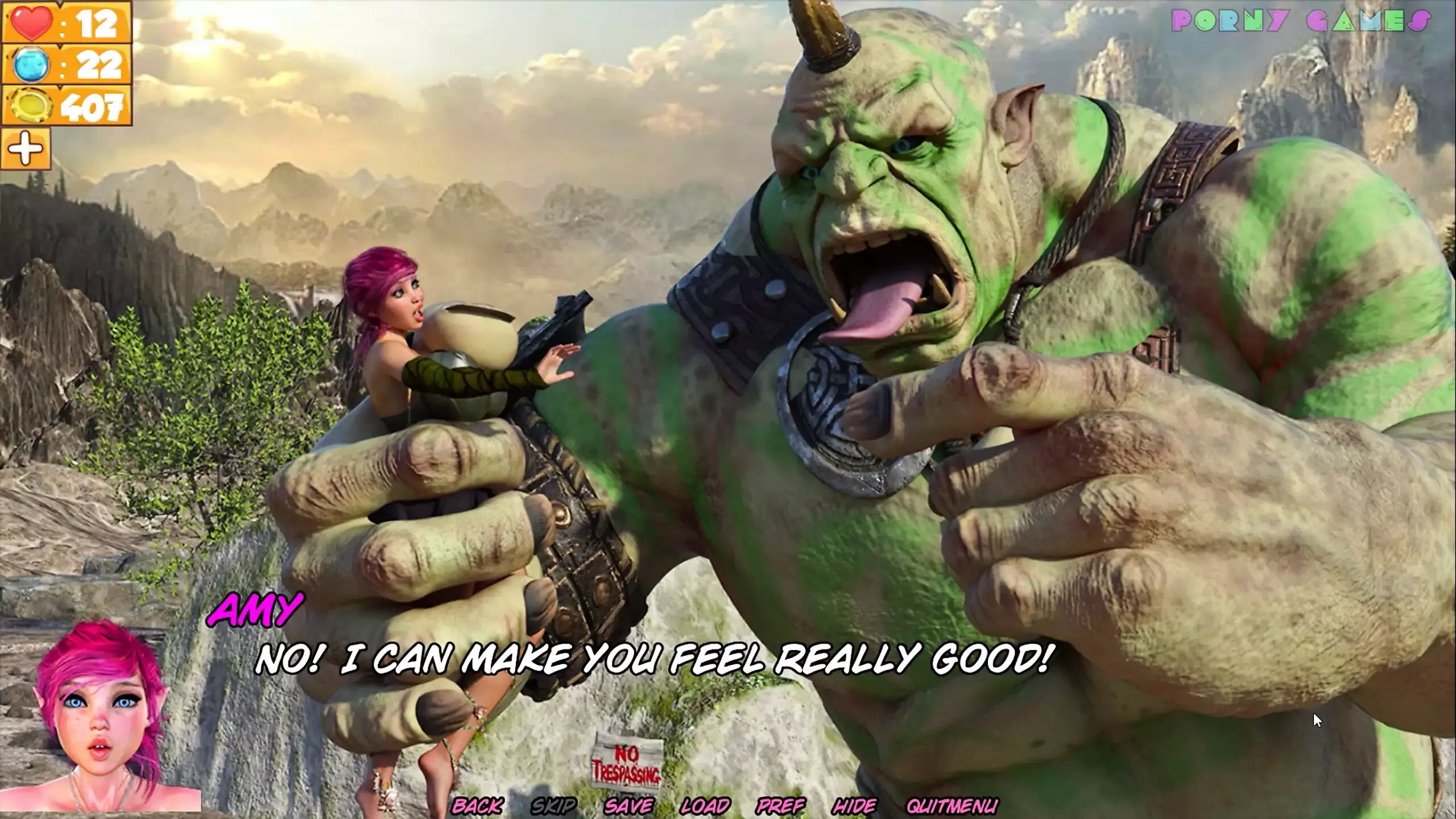Screen dimensions: 1456x819
Task: Hide the dialogue interface
Action: click(854, 805)
